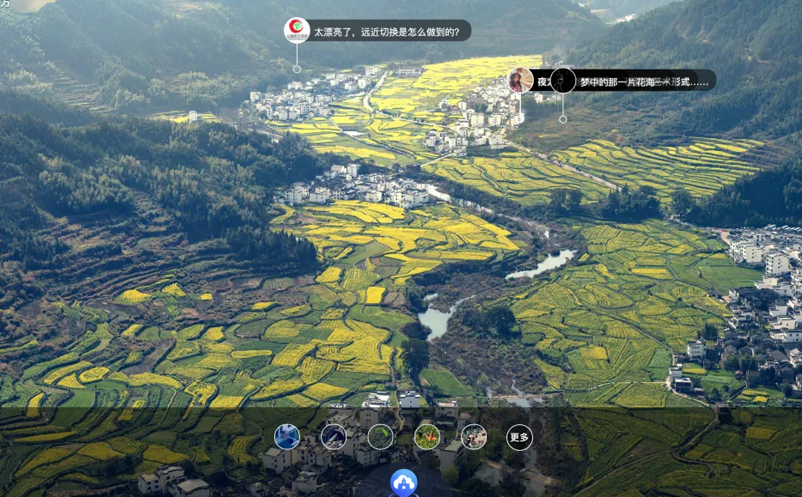Select the blue building thumbnail

[x=287, y=436]
